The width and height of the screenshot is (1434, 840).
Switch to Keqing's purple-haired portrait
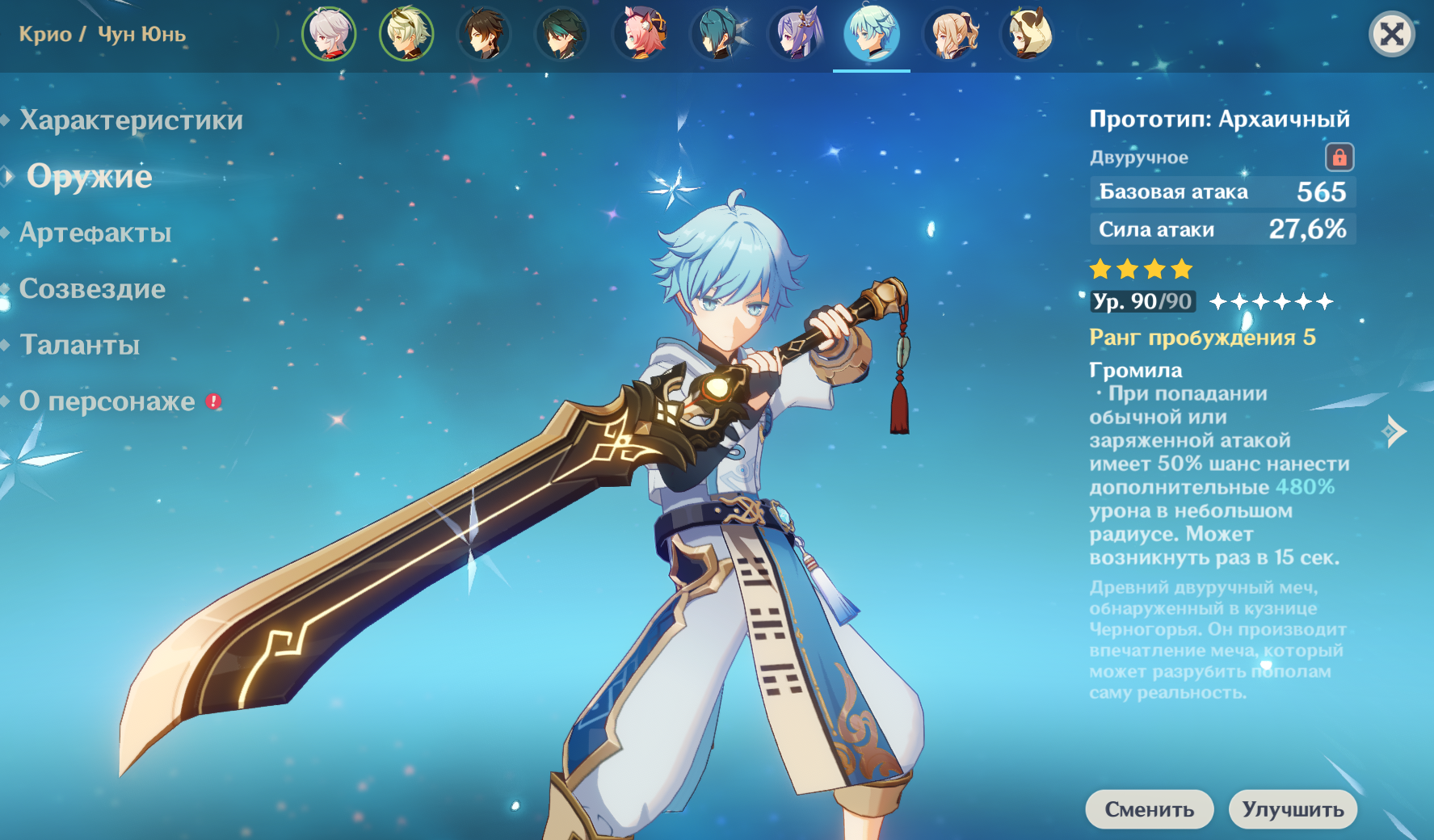pyautogui.click(x=794, y=35)
